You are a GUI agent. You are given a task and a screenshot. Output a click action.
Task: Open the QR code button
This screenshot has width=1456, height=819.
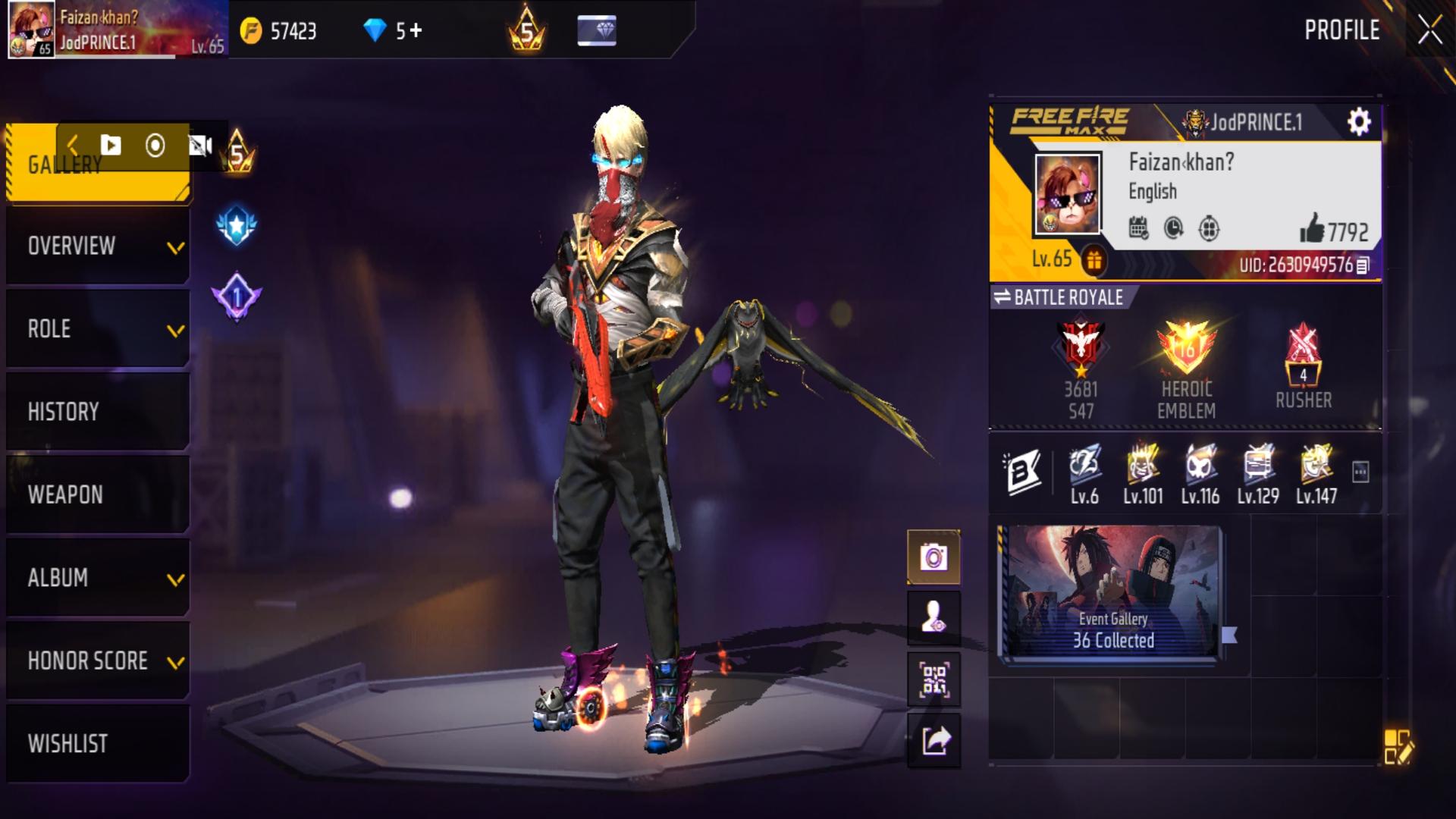point(934,679)
